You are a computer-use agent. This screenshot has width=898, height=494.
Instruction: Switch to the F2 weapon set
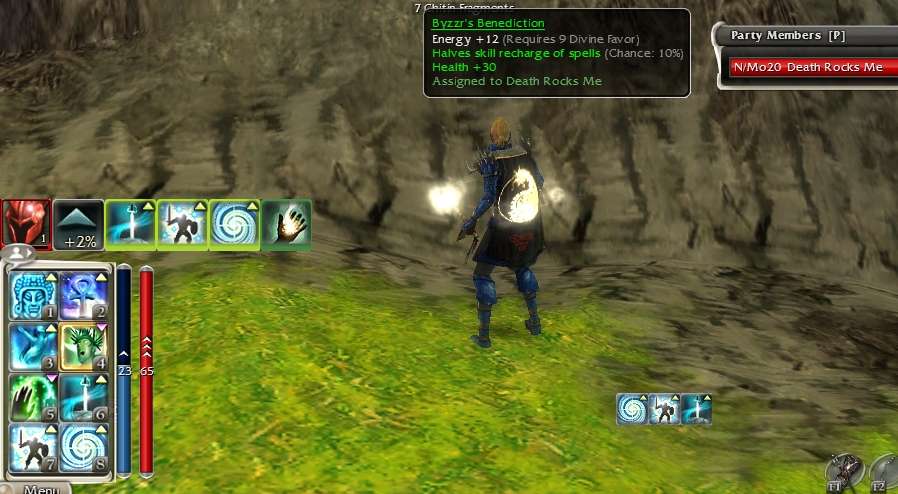[x=886, y=474]
